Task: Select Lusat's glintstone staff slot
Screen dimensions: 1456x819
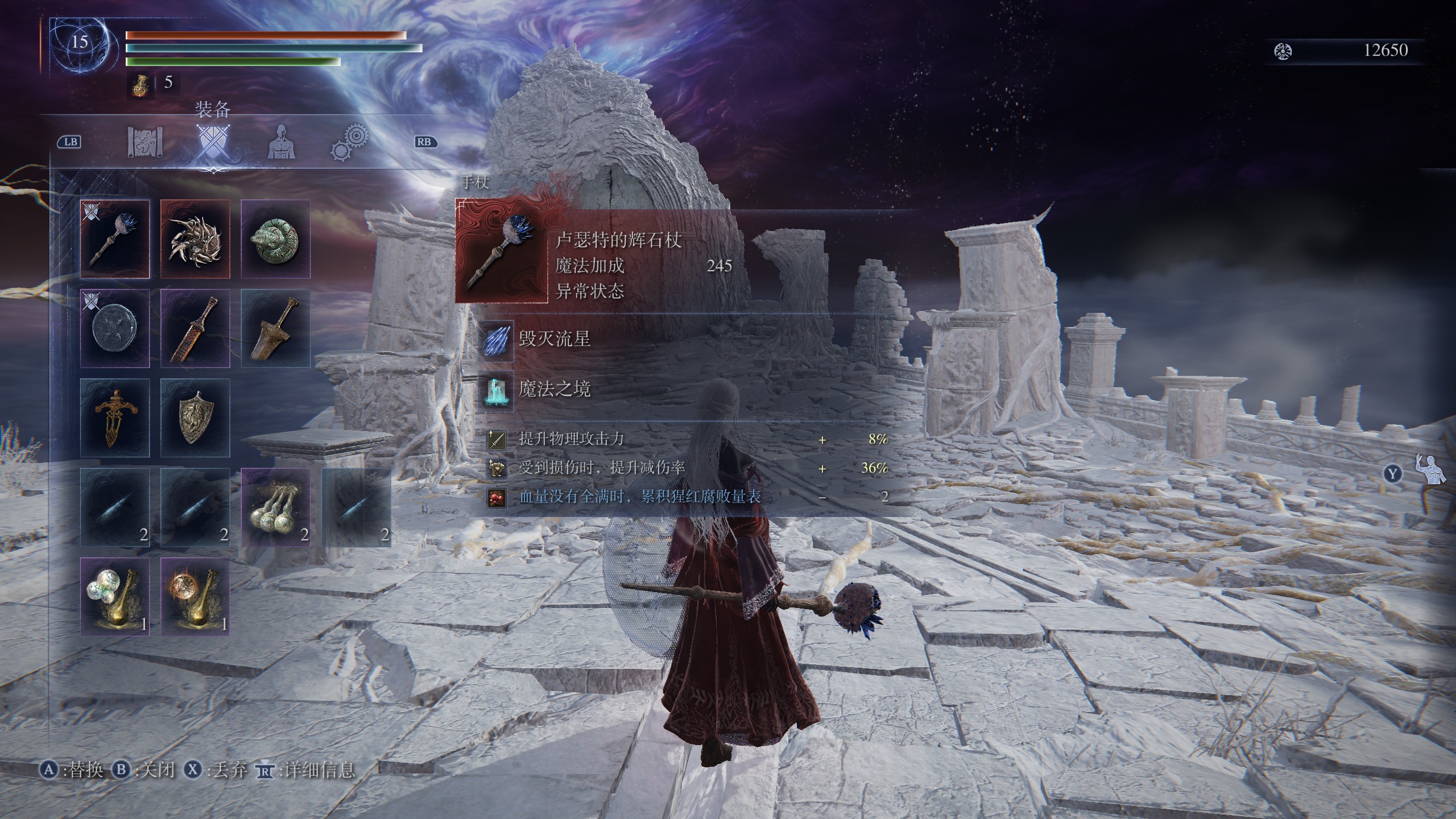Action: [x=115, y=239]
